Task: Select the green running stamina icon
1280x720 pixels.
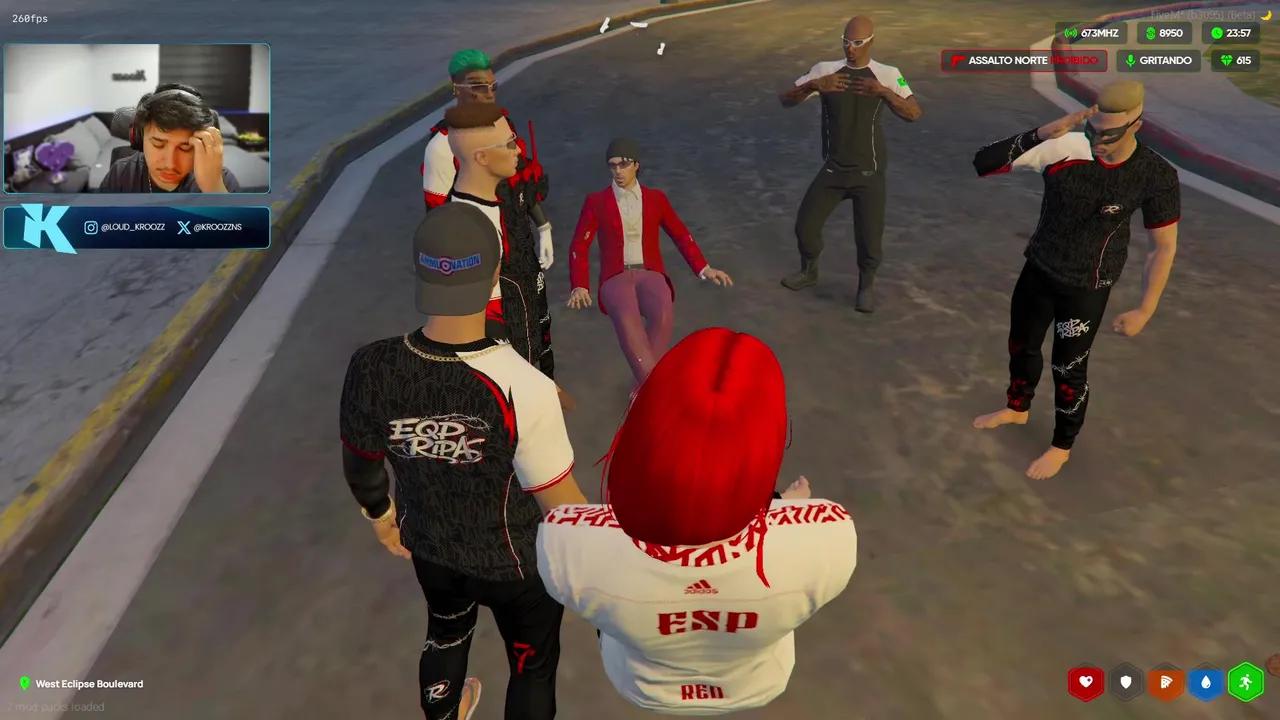Action: (1246, 682)
